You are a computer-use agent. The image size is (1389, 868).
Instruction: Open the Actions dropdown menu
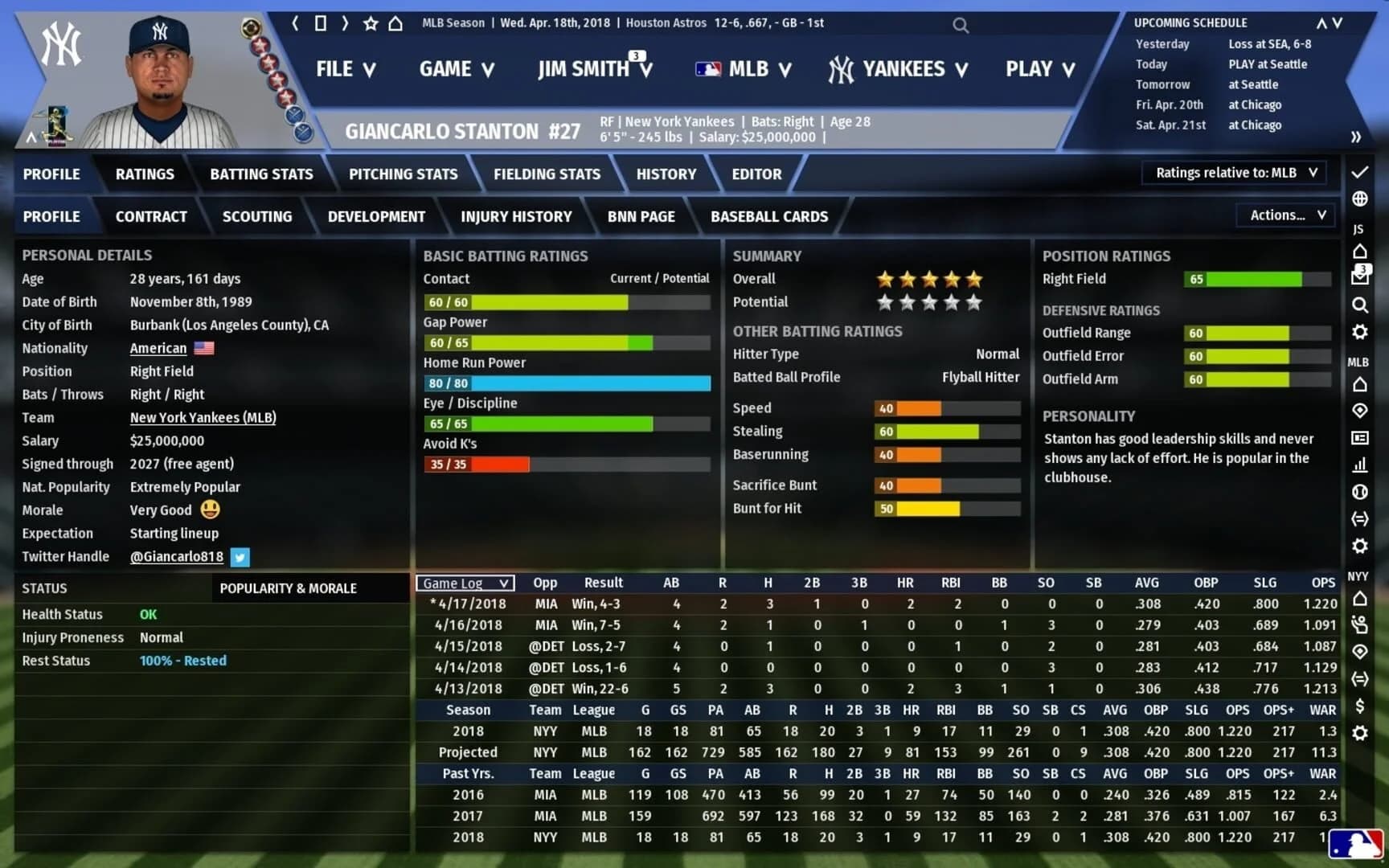click(1284, 215)
